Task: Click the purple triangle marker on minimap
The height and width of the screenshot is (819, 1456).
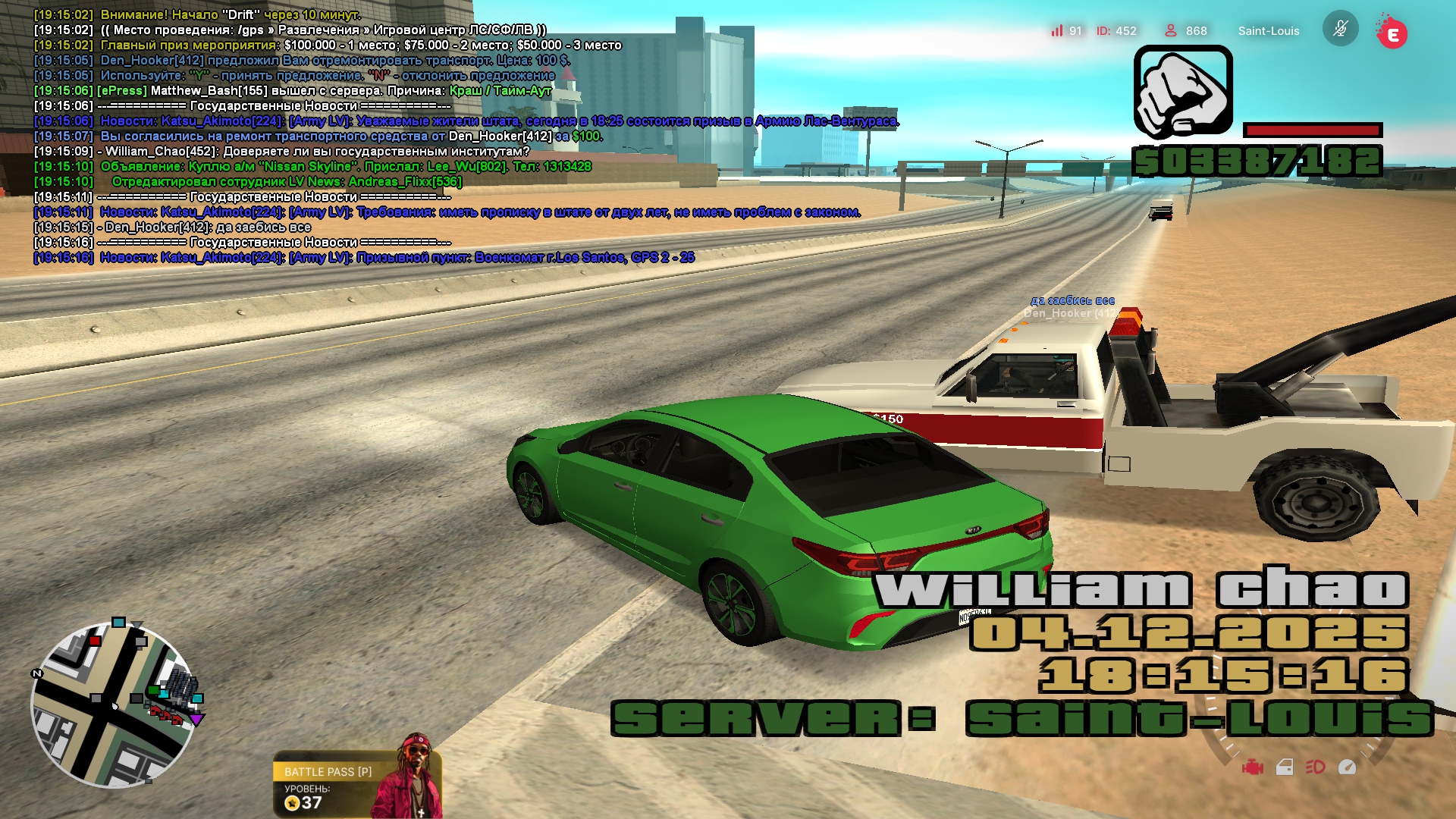Action: pos(196,720)
